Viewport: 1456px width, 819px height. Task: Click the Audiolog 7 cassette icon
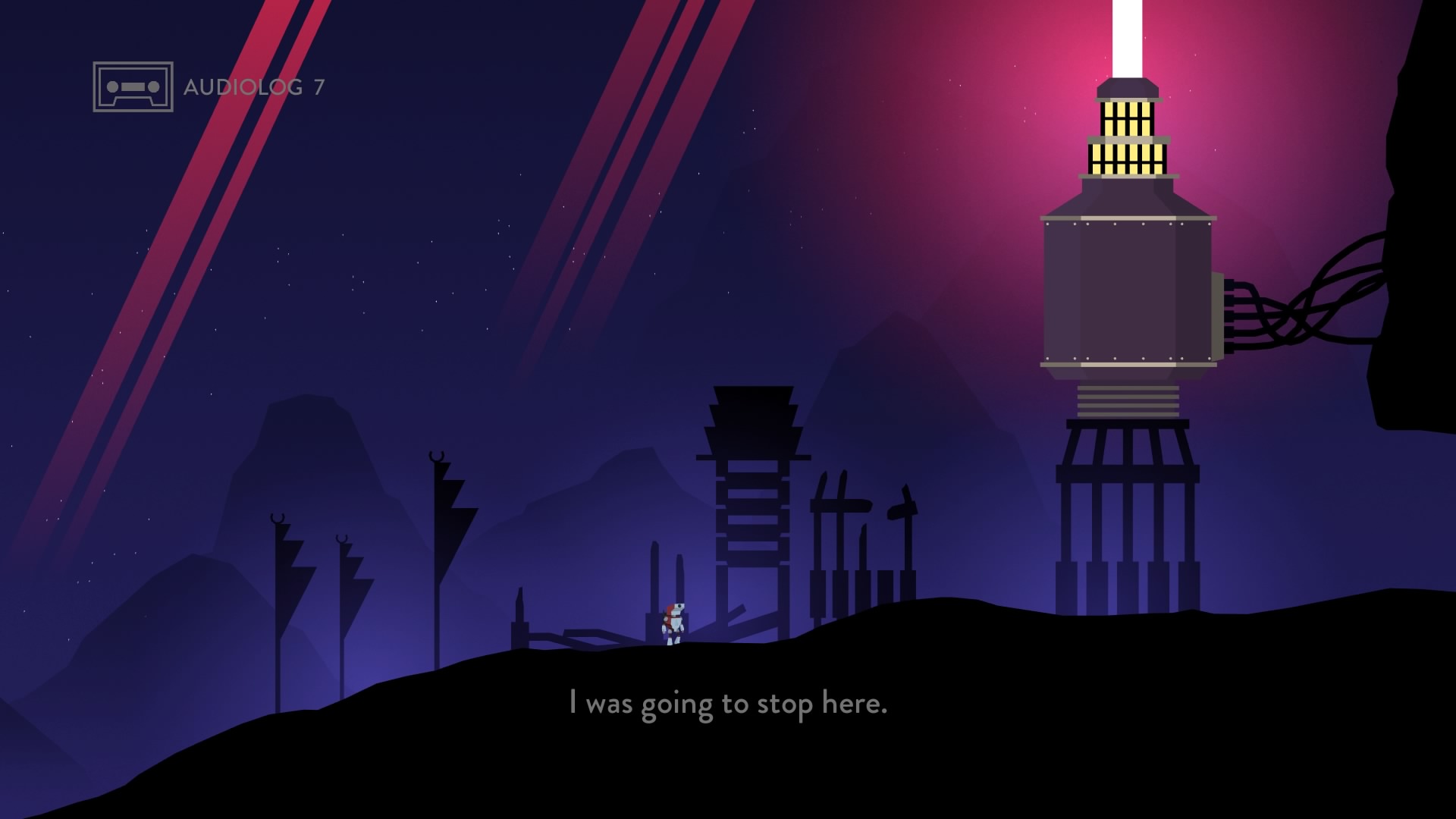[133, 86]
